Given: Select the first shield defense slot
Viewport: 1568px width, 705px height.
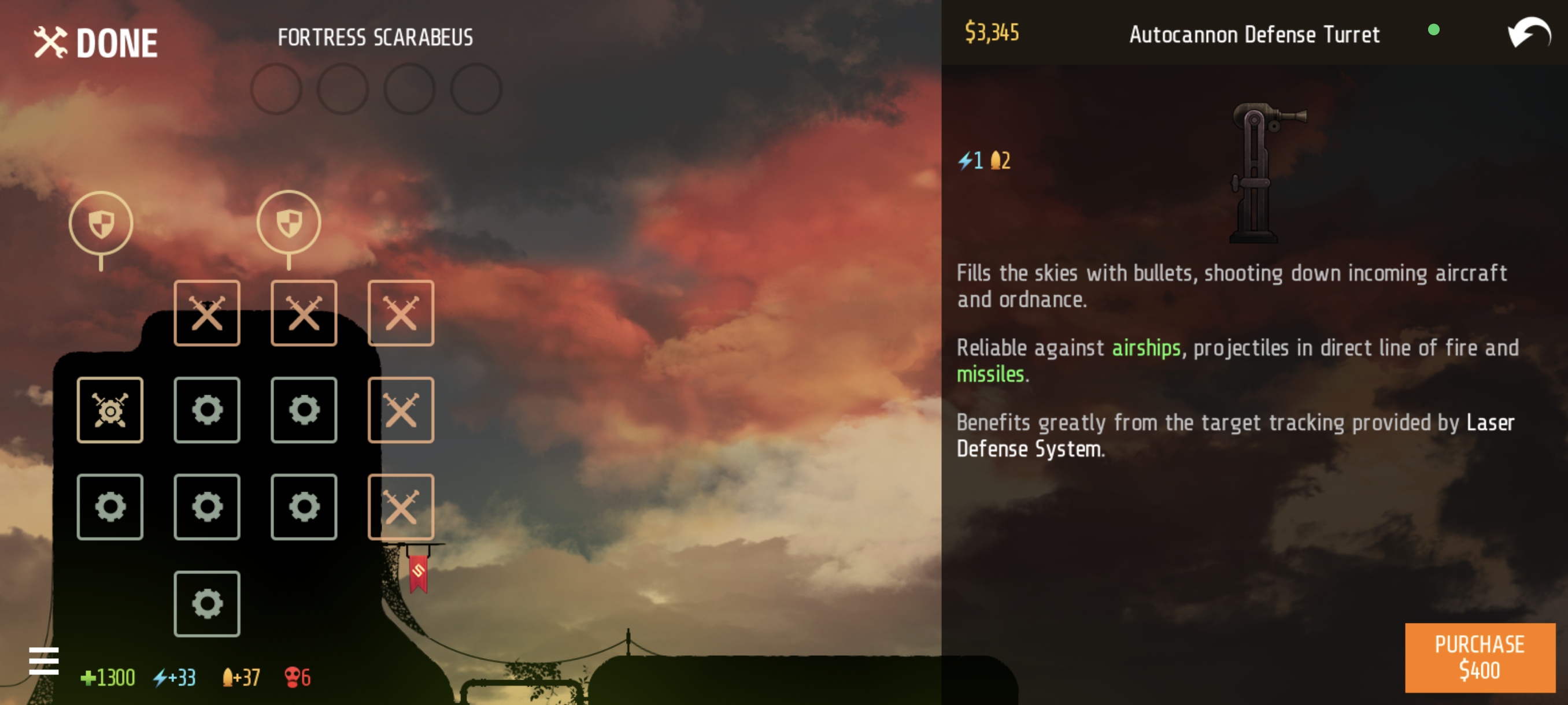Looking at the screenshot, I should (101, 223).
